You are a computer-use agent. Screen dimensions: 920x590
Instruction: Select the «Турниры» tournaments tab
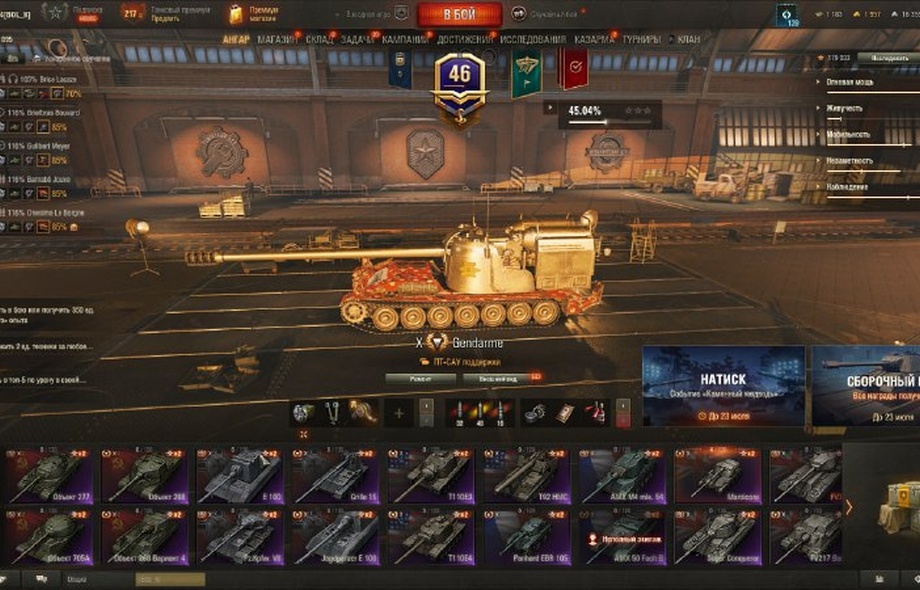click(640, 39)
